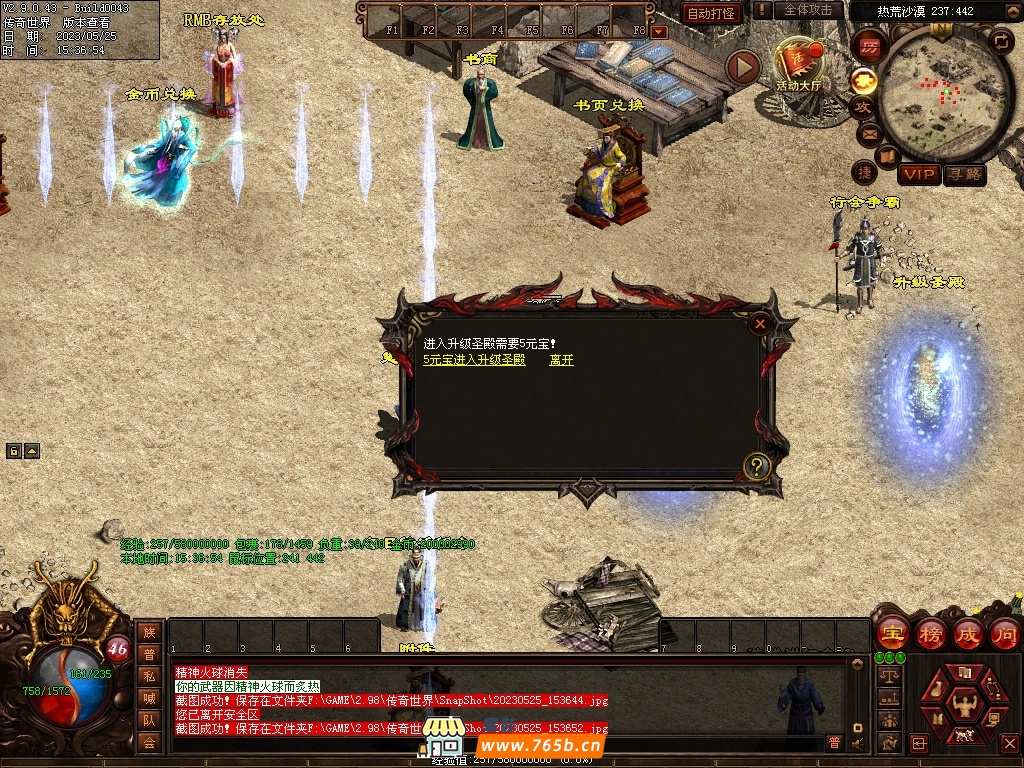This screenshot has height=768, width=1024.
Task: Open the trade scales icon
Action: tap(888, 676)
